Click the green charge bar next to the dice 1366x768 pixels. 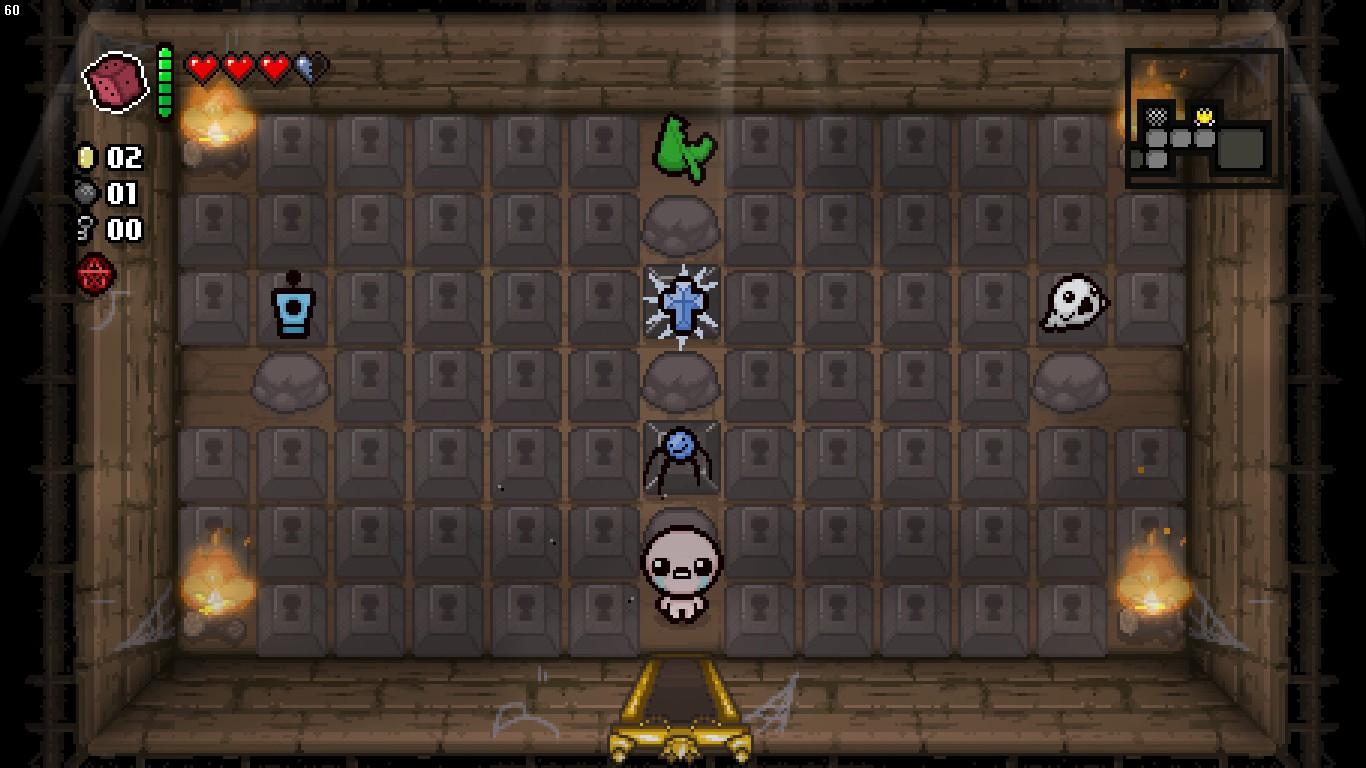[163, 80]
